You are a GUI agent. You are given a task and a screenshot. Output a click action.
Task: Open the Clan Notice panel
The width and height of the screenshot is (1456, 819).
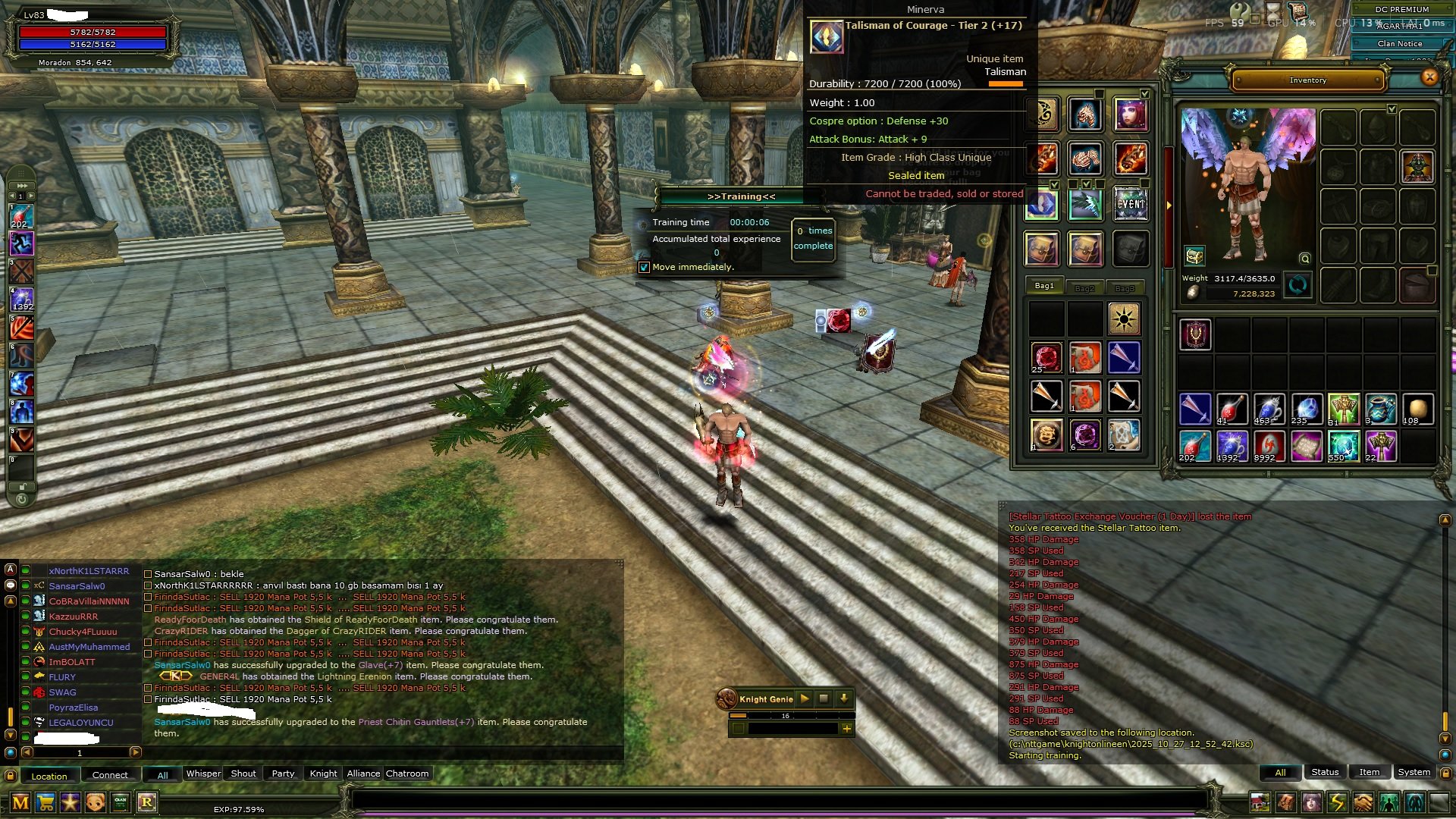pos(1399,44)
